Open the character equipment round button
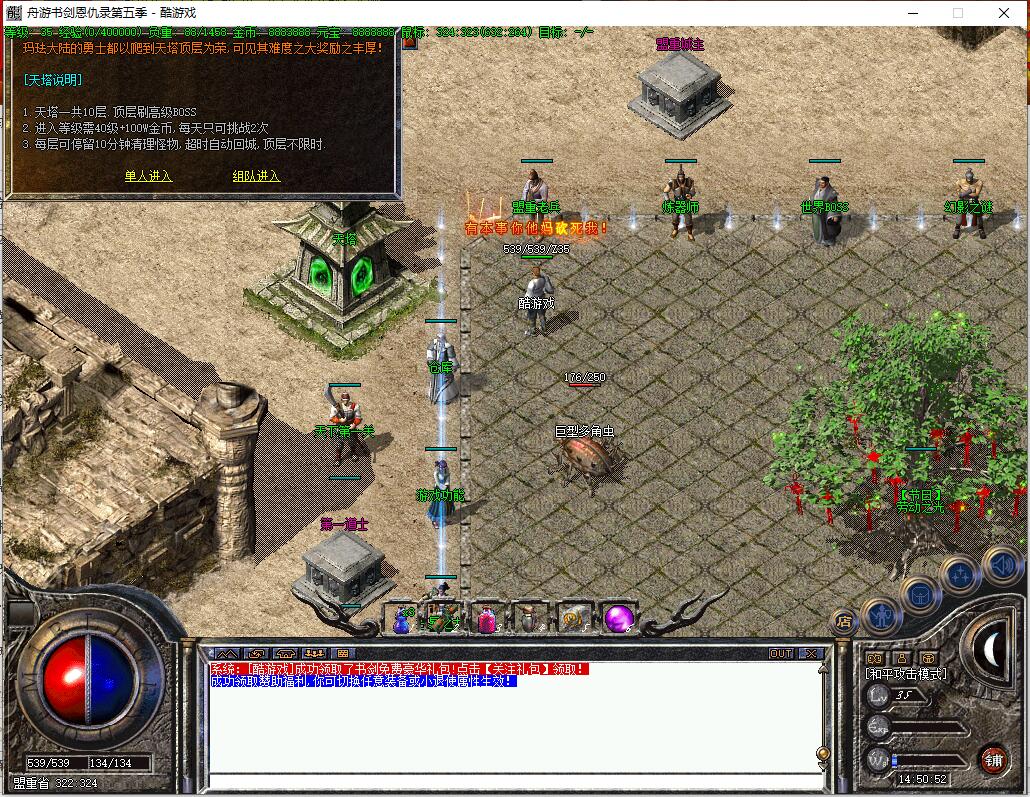This screenshot has height=797, width=1030. tap(881, 616)
